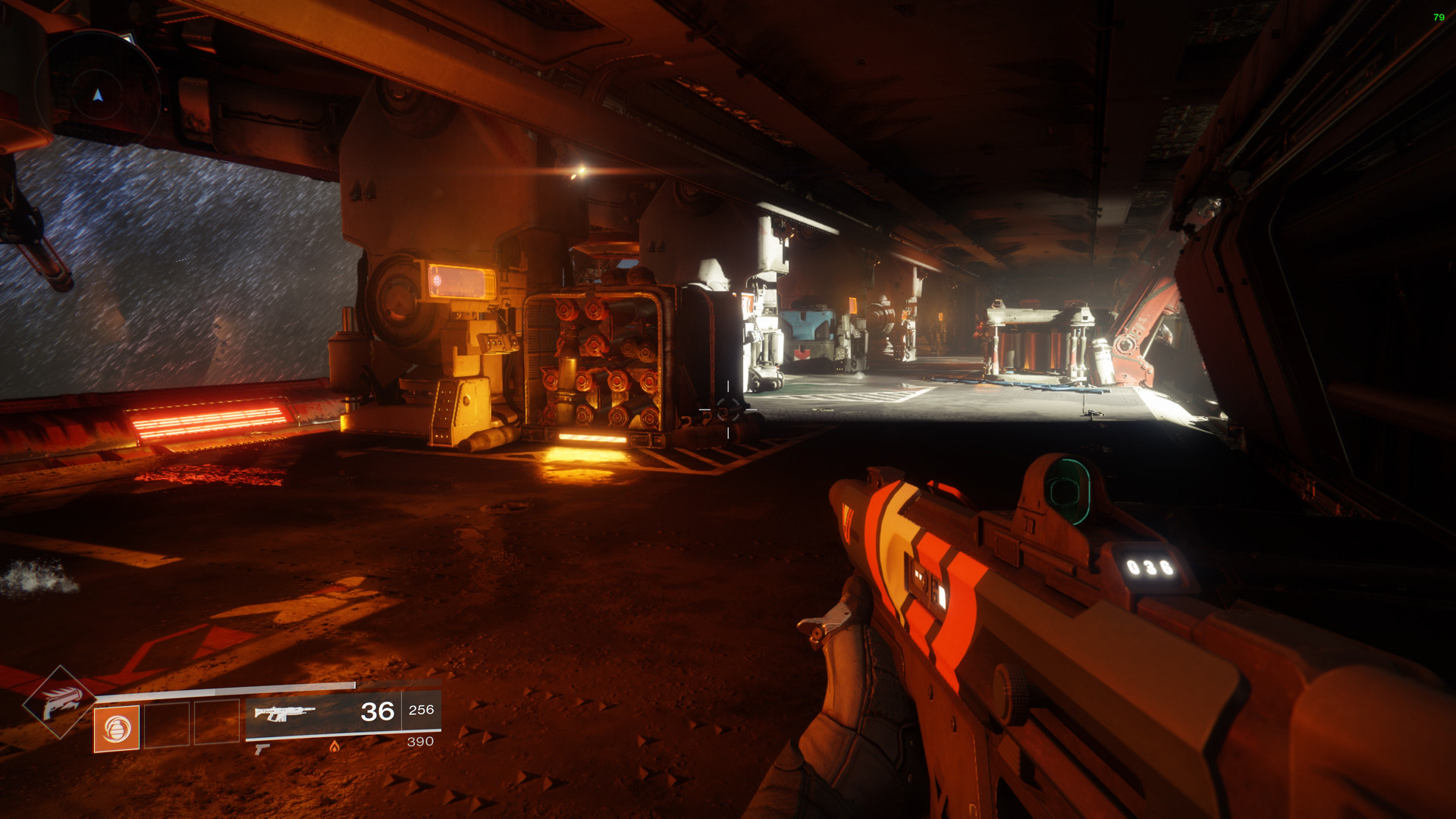This screenshot has height=819, width=1456.
Task: Activate the Golden Gun super icon
Action: click(59, 702)
